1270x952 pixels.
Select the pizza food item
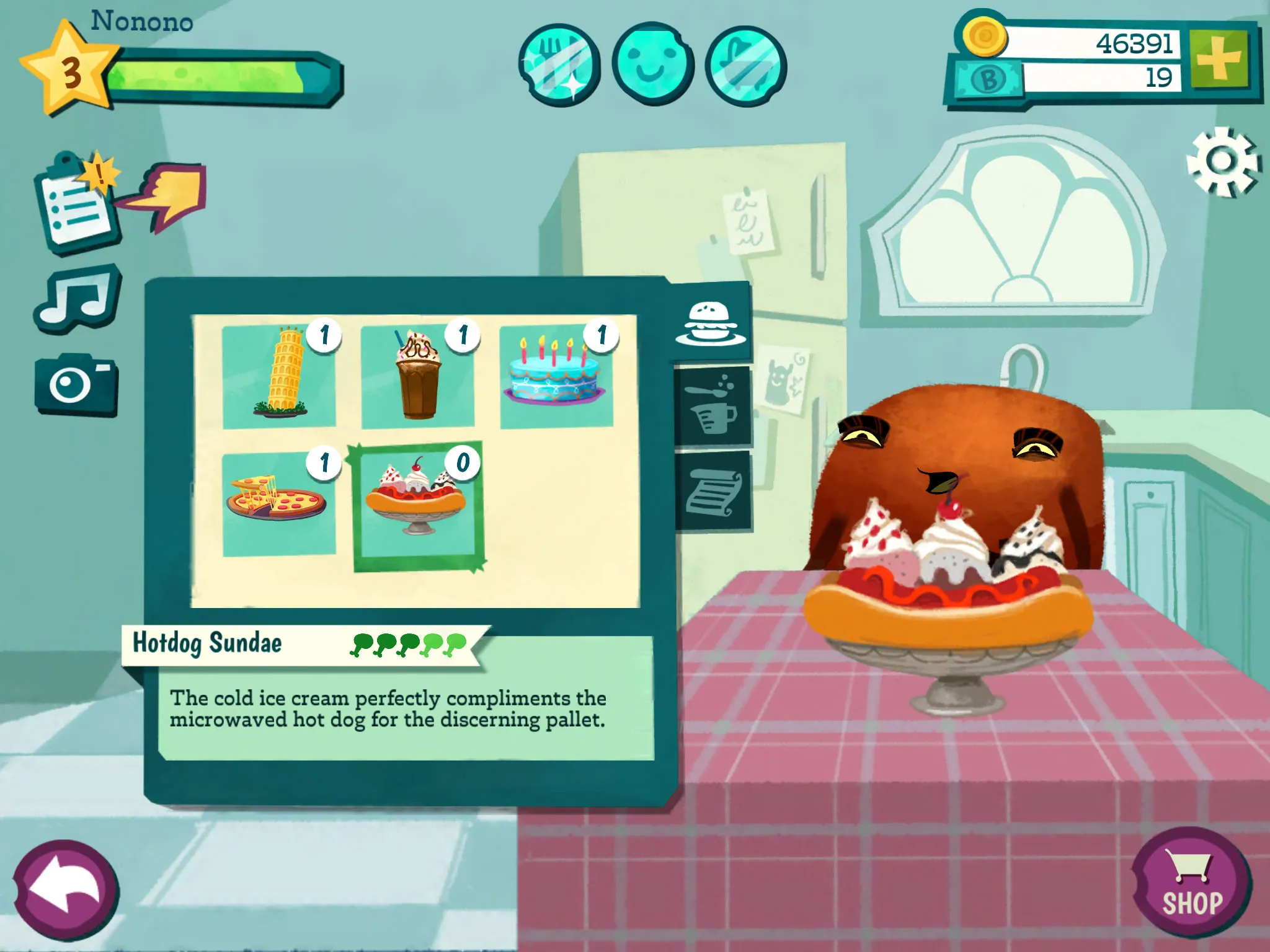click(279, 503)
